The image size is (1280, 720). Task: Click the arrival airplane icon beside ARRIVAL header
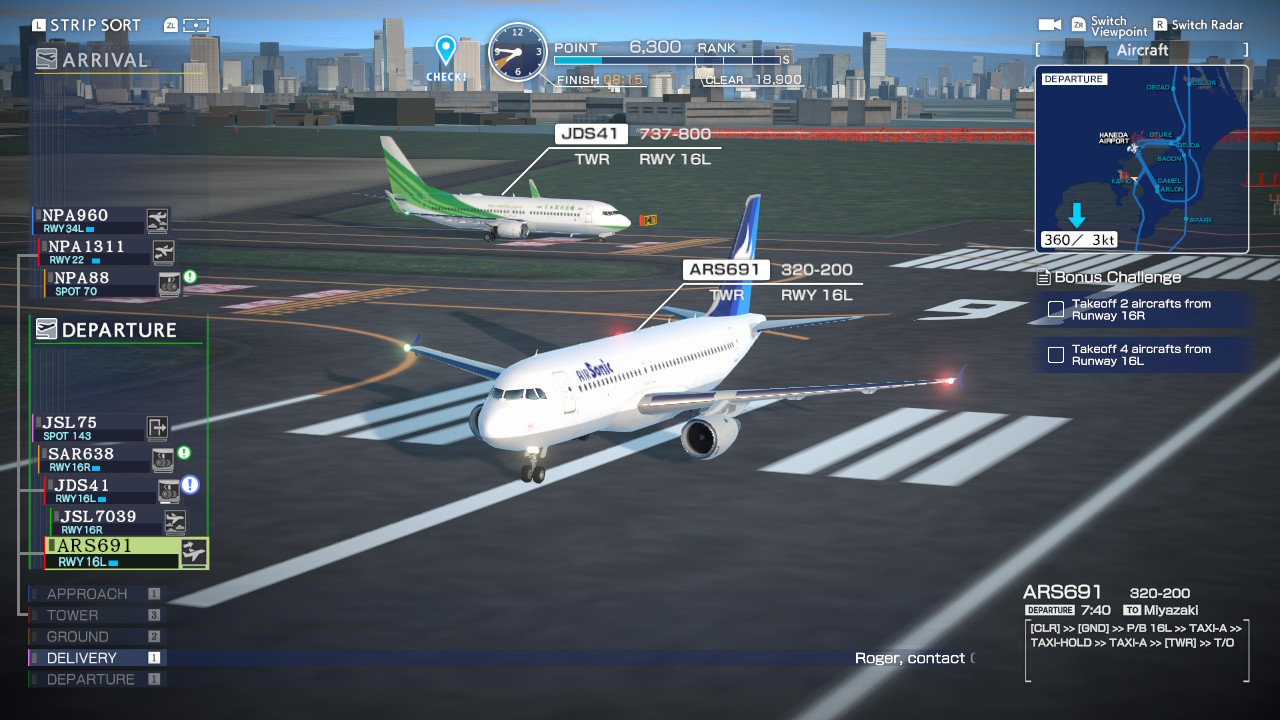(x=46, y=60)
